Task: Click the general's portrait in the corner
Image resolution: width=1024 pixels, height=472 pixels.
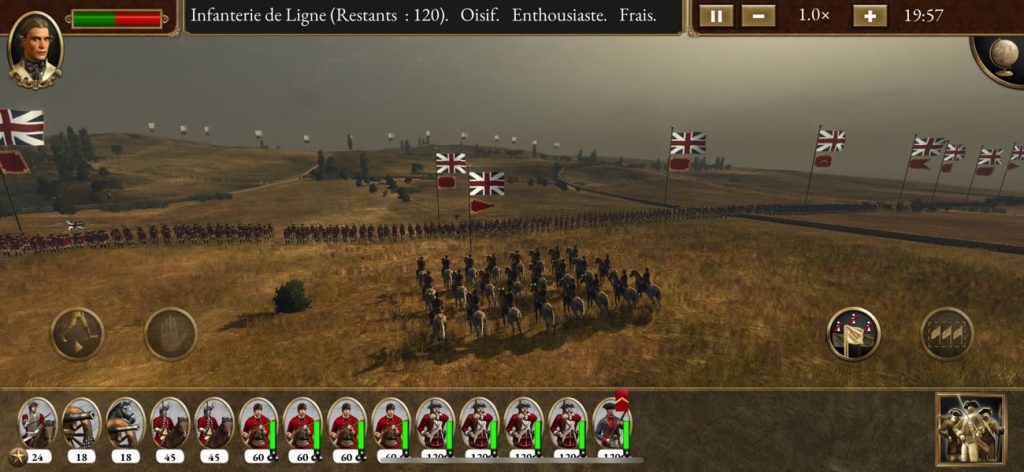Action: tap(35, 48)
